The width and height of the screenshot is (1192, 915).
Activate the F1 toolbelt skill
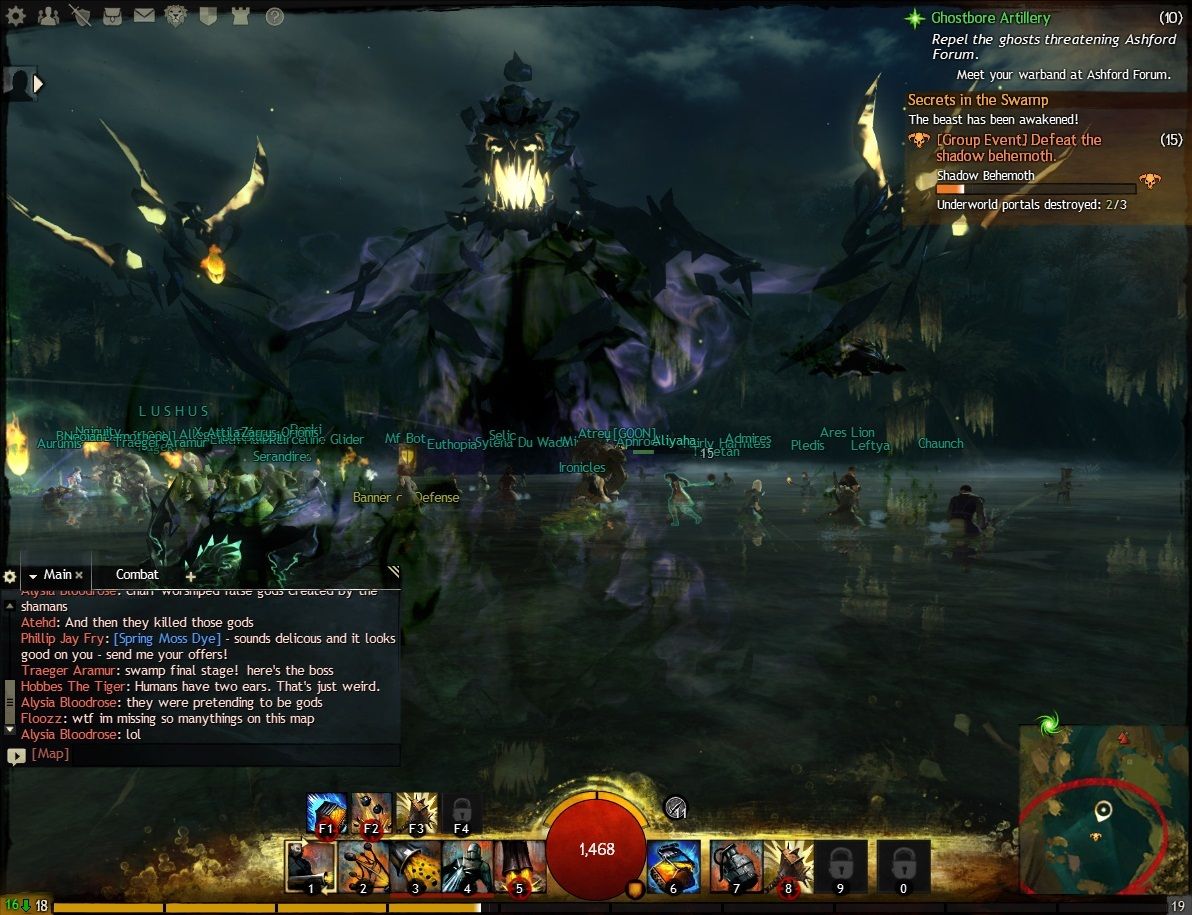(326, 813)
